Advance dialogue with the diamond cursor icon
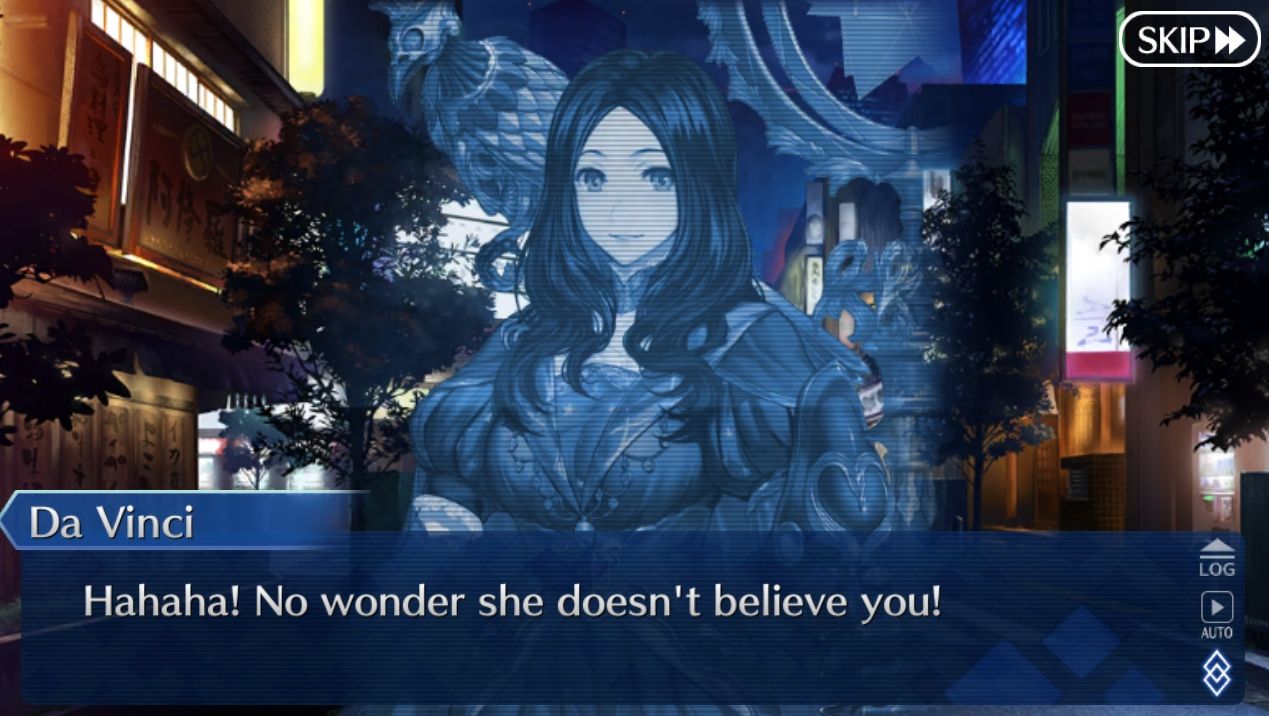Image resolution: width=1269 pixels, height=716 pixels. coord(1216,672)
